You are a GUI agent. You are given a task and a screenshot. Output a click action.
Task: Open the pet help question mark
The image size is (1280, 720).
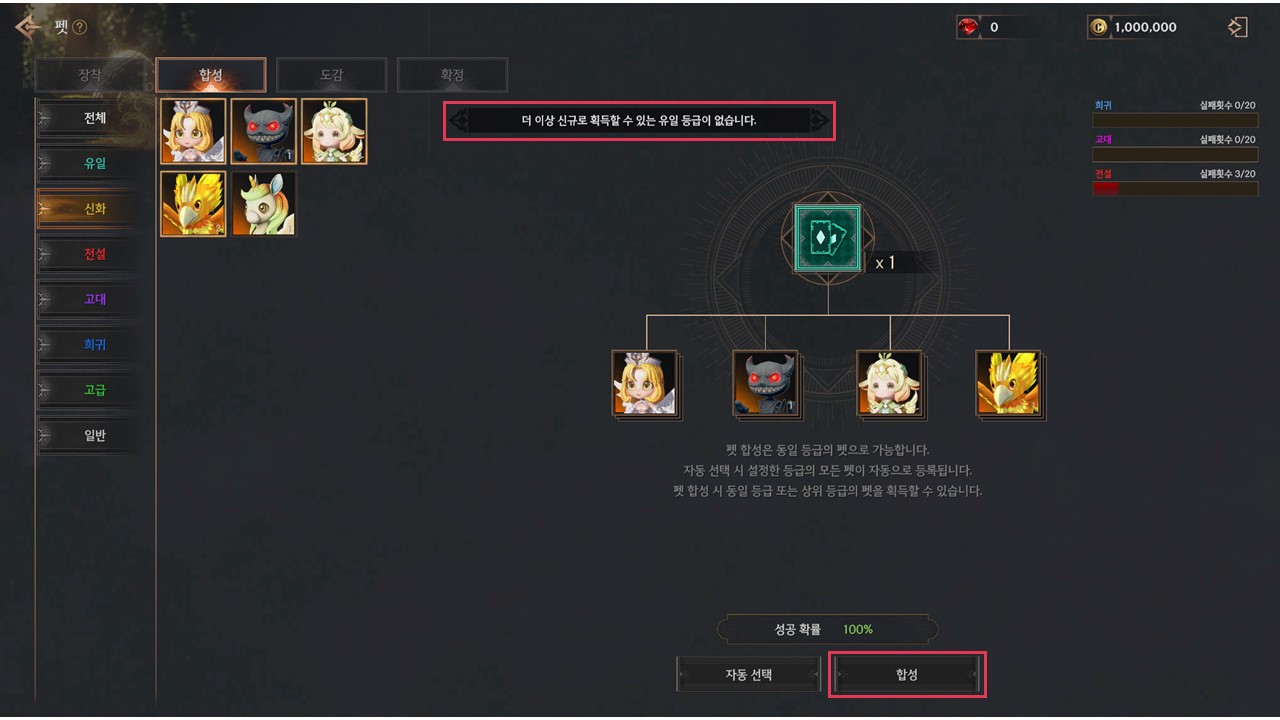[x=80, y=28]
